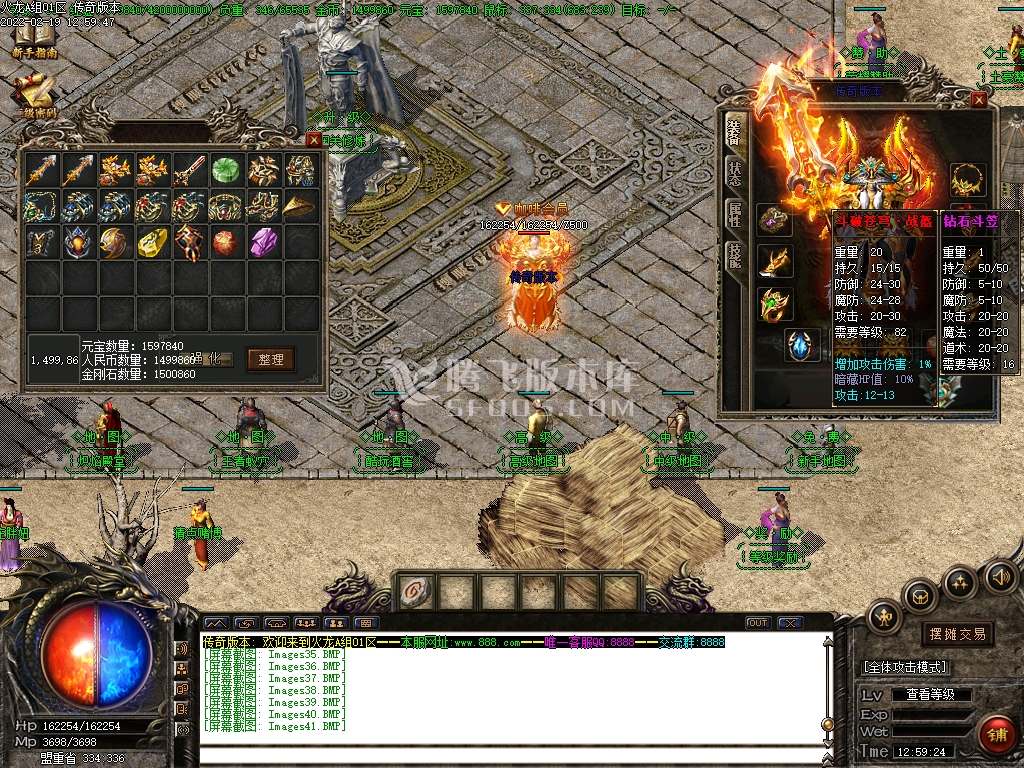Switch to the 状态 status tab
Image resolution: width=1024 pixels, height=768 pixels.
coord(733,172)
